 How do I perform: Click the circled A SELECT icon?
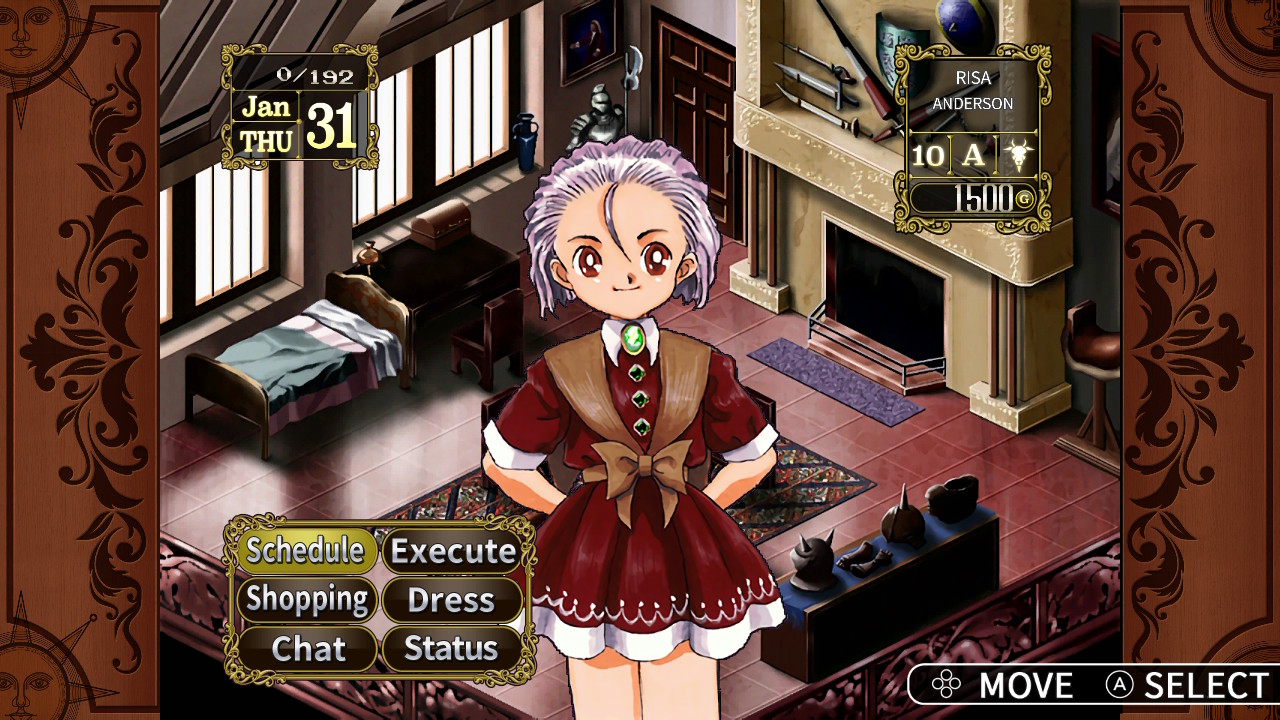point(1119,686)
